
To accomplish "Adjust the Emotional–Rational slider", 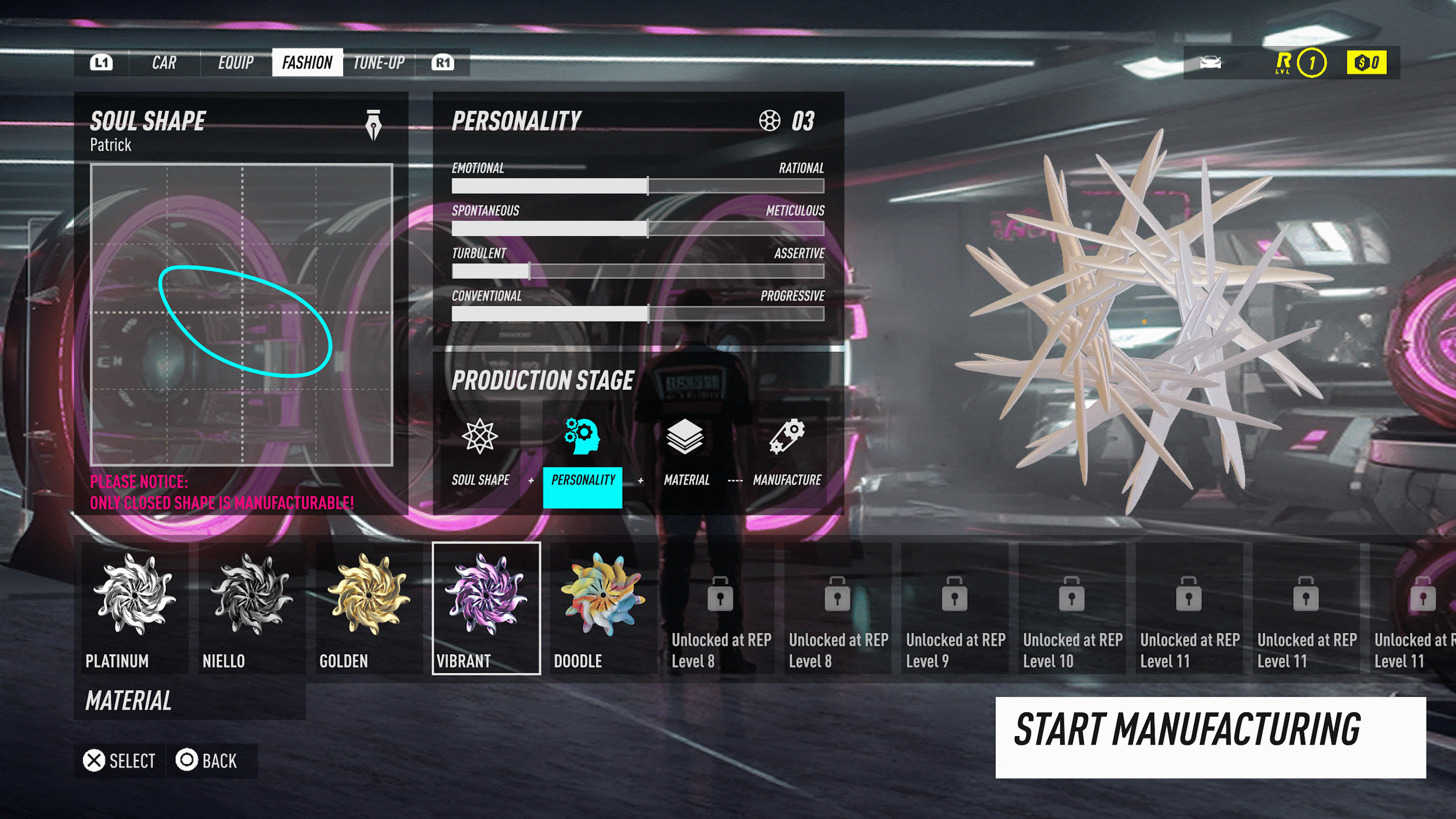I will tap(648, 186).
